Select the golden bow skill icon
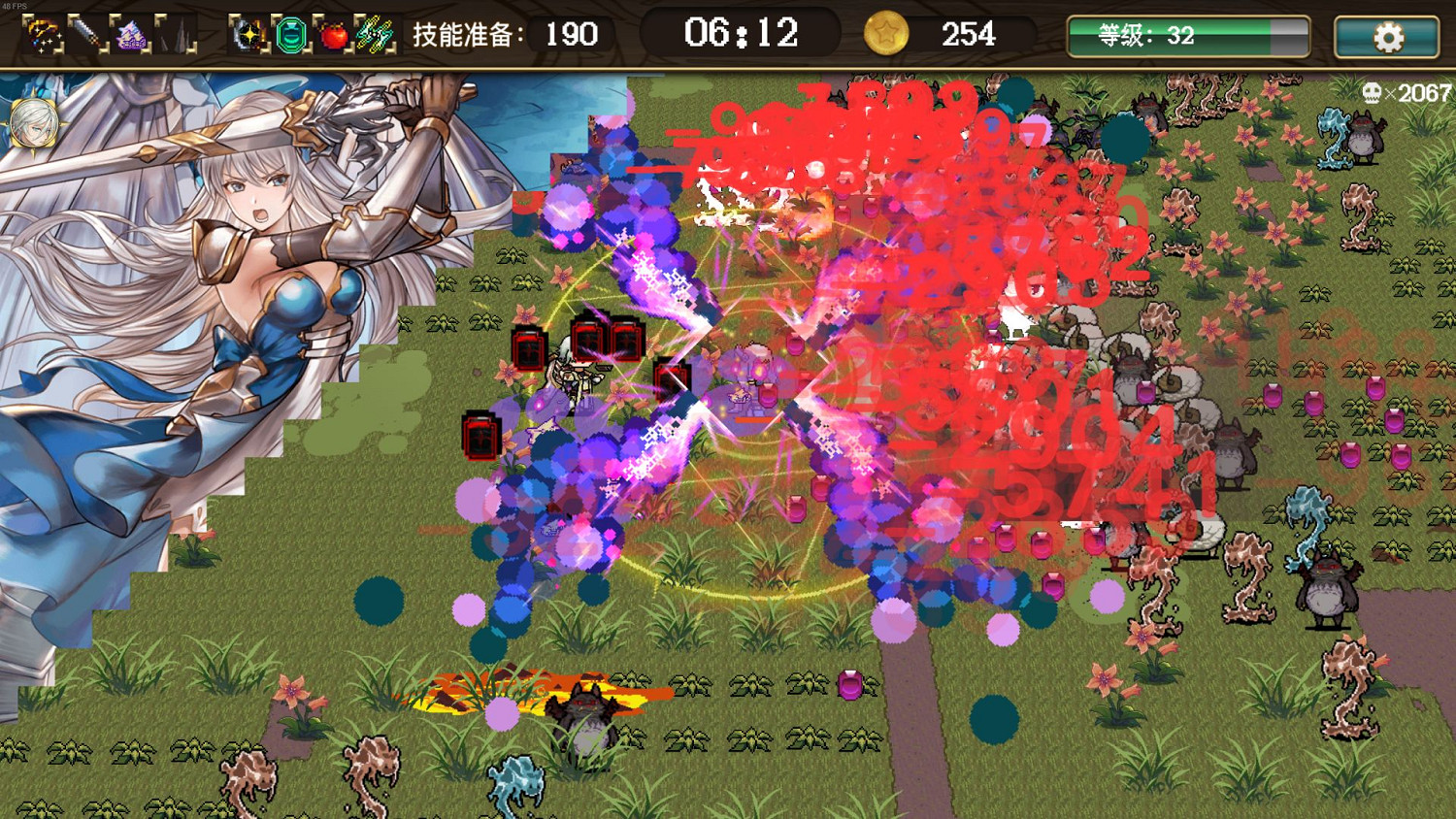The image size is (1456, 819). coord(42,35)
